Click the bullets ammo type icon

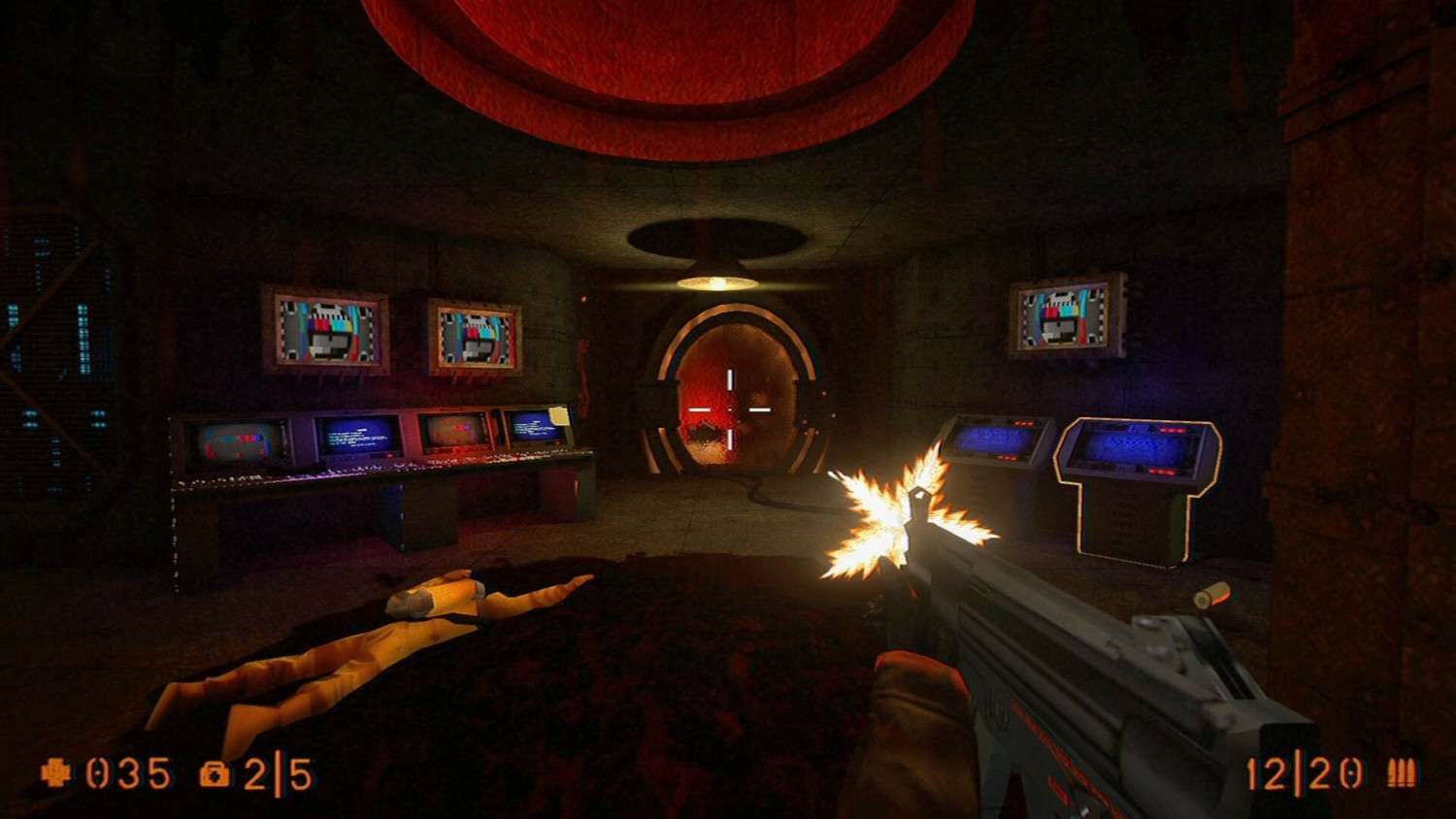point(1401,772)
